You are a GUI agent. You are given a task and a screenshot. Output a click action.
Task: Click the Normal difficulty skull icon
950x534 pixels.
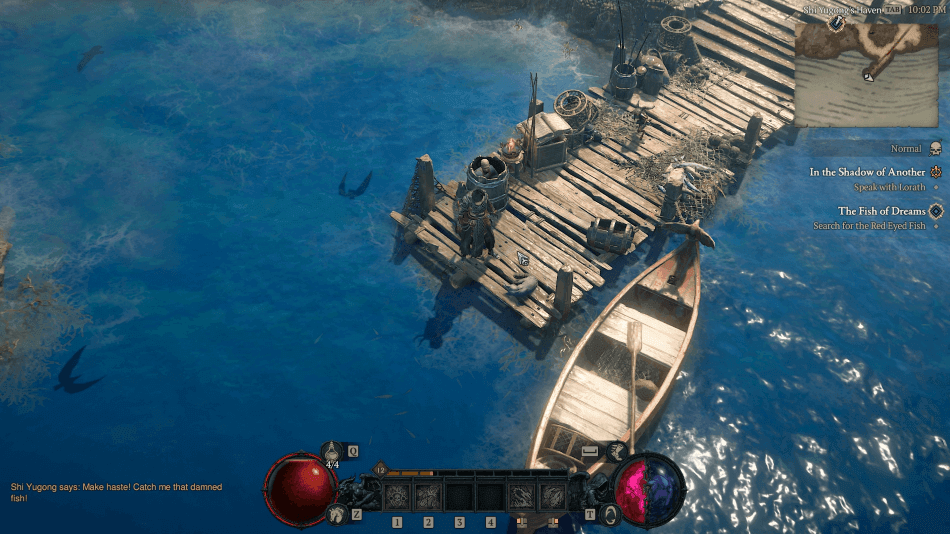coord(935,149)
